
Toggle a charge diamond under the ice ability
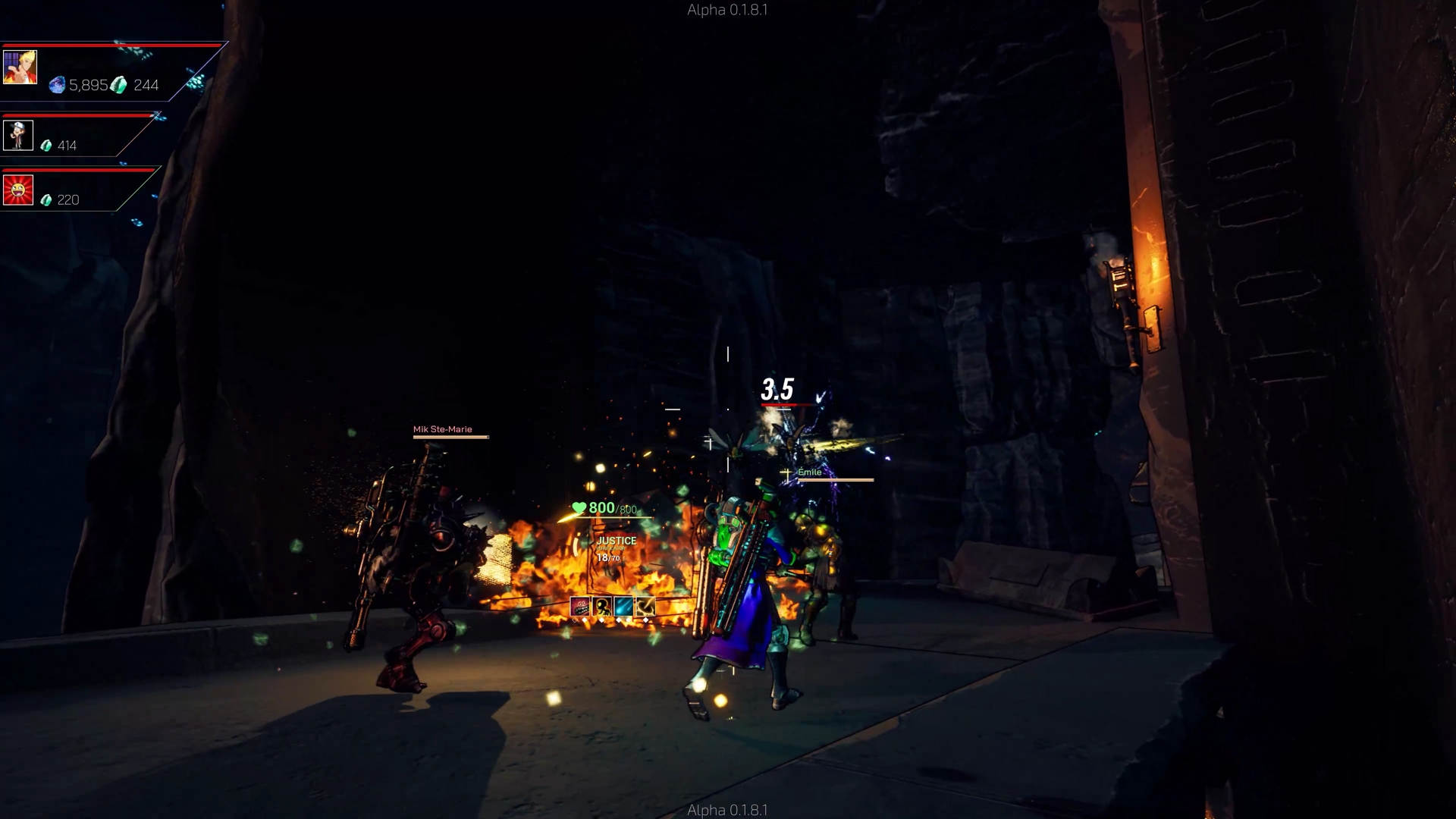point(620,620)
